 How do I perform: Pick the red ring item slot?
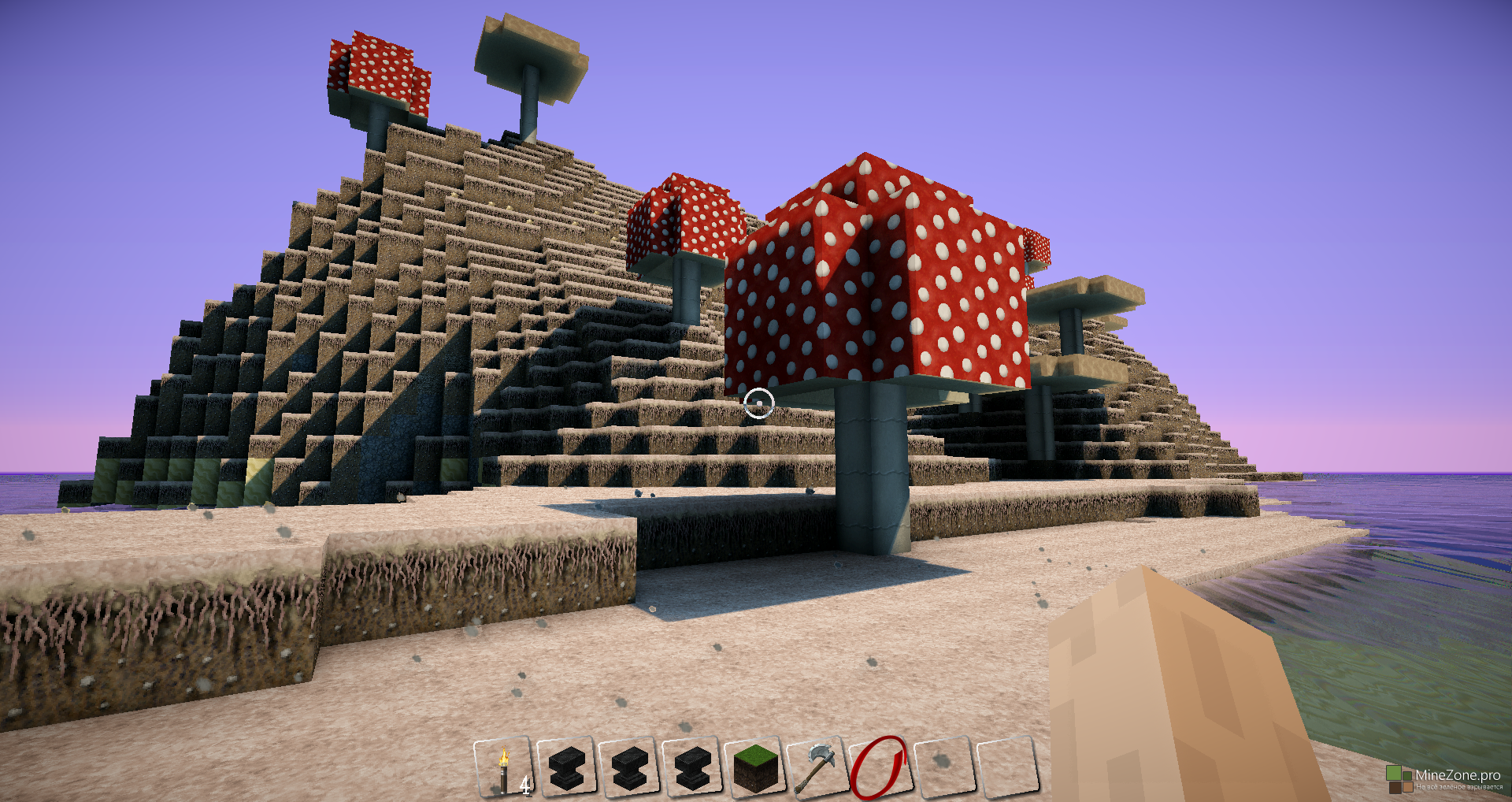point(879,767)
